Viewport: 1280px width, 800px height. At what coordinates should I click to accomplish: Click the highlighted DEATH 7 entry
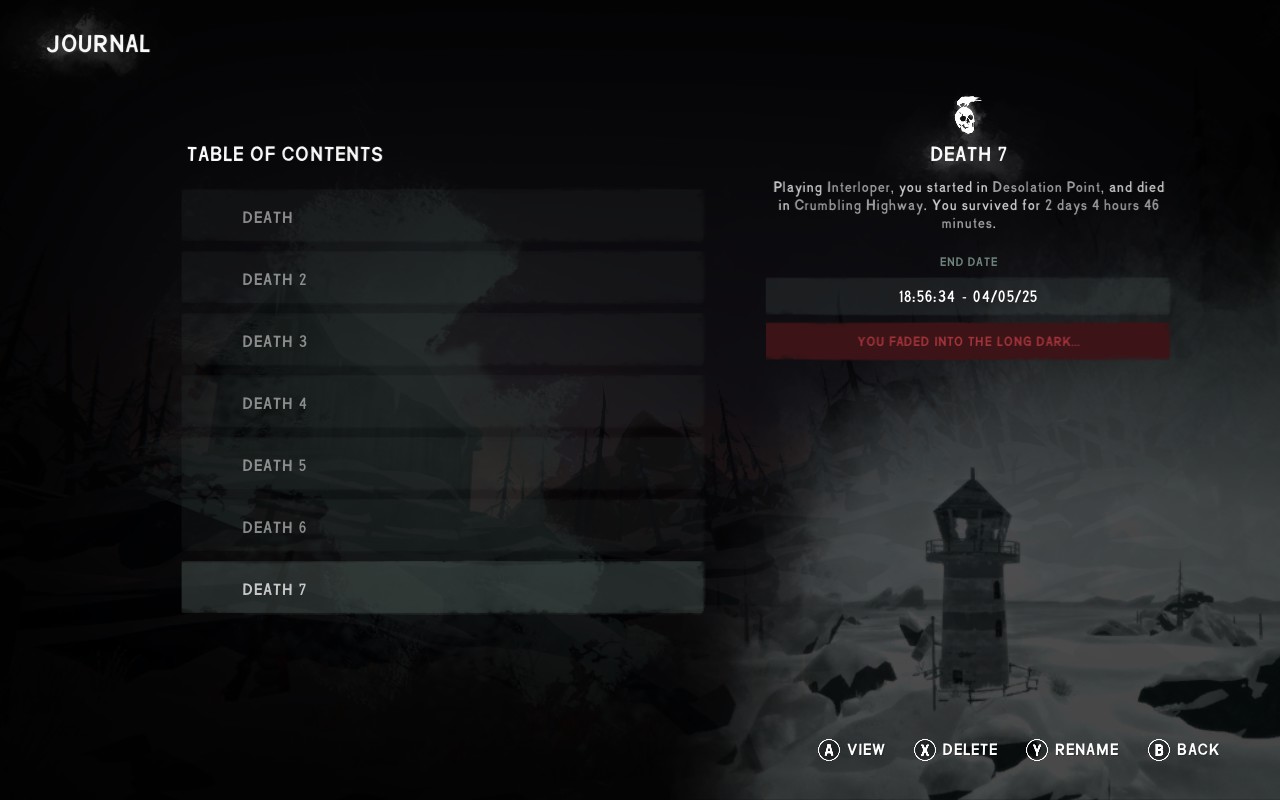pos(442,589)
